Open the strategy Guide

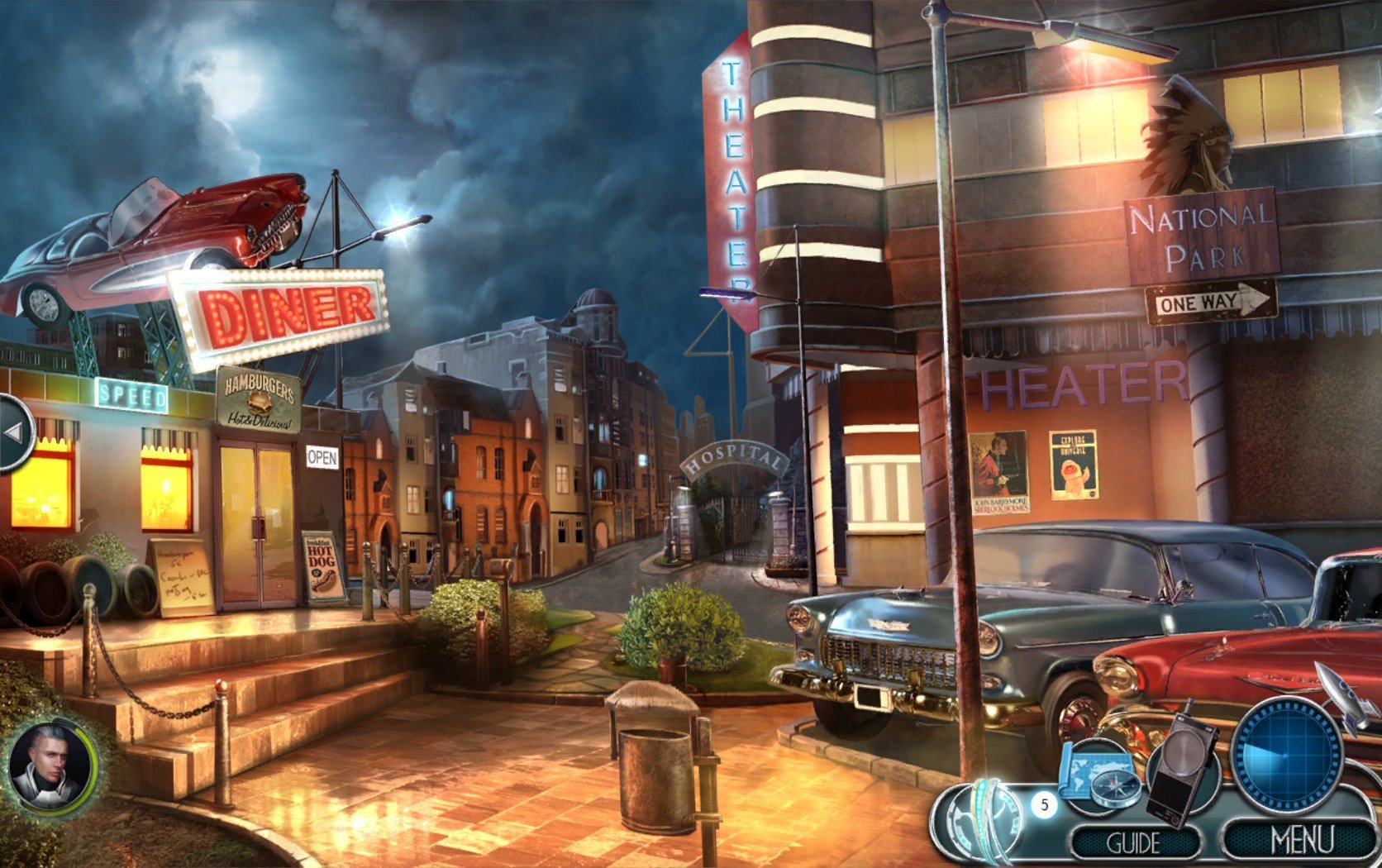coord(1134,842)
